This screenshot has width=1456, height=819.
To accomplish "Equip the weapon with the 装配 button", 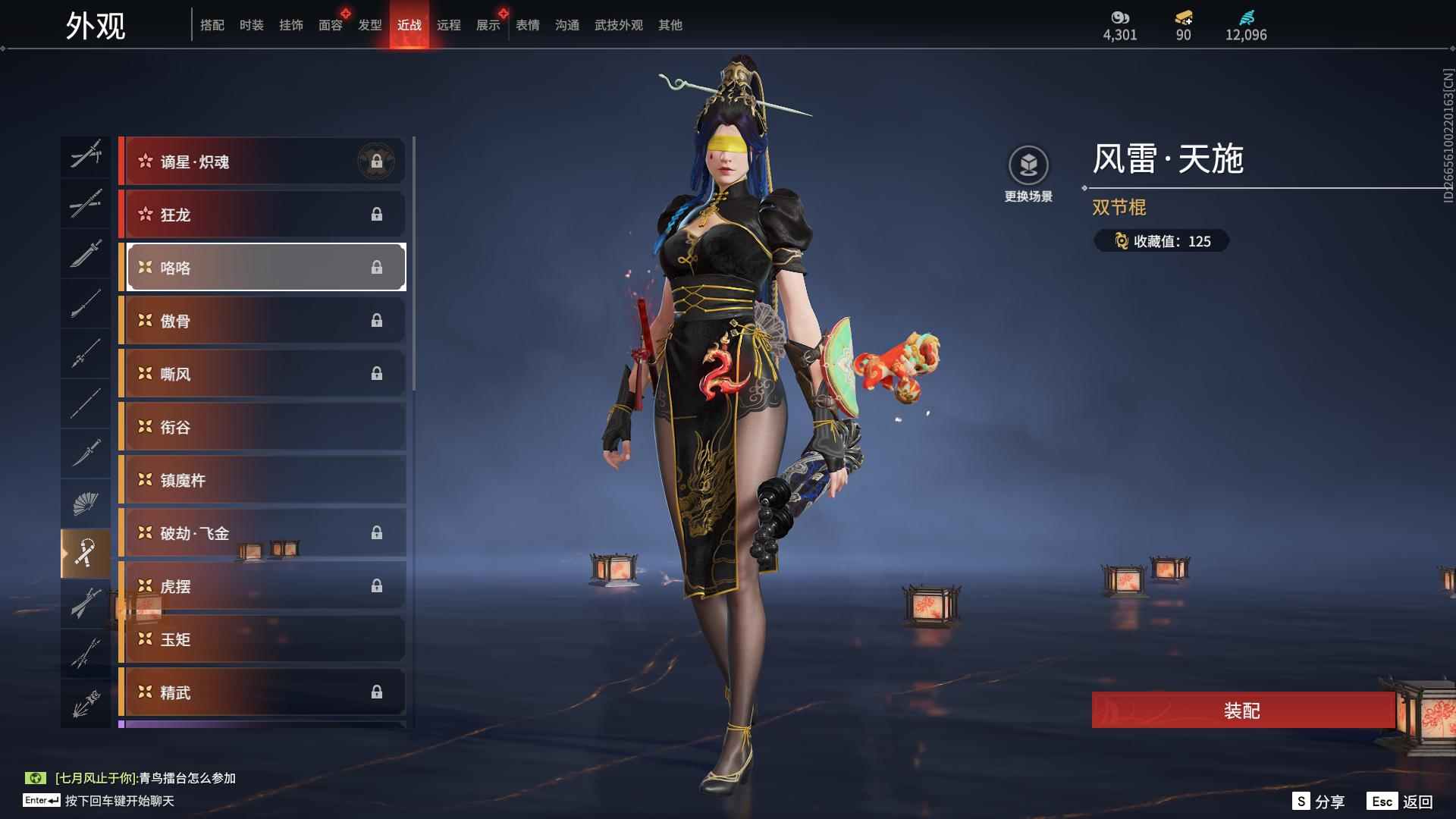I will (1241, 710).
